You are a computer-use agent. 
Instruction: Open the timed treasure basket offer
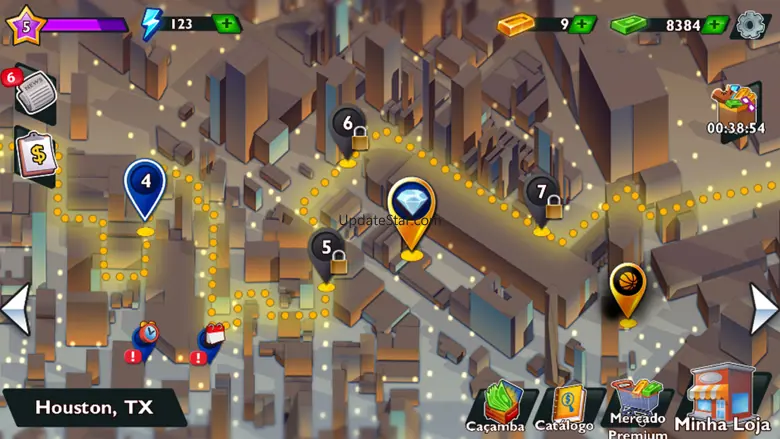tap(735, 107)
